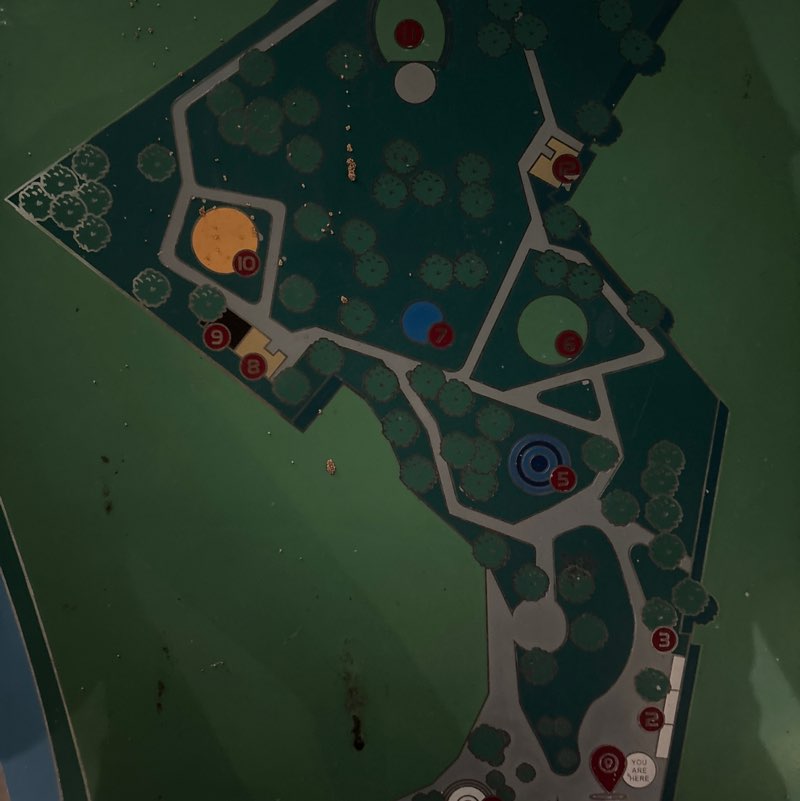Select map marker number 3
The image size is (800, 801).
click(665, 639)
